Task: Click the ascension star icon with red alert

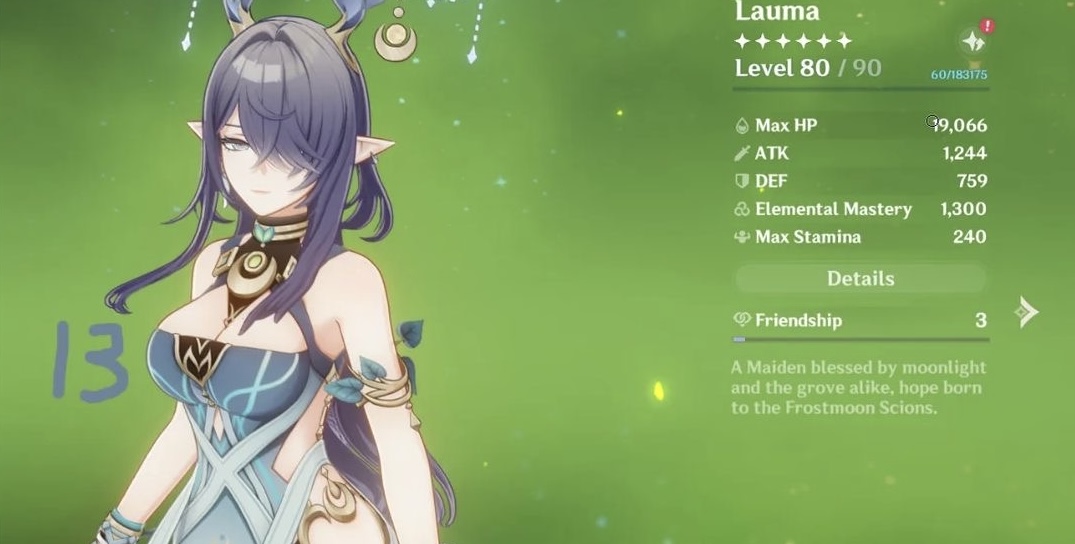Action: coord(972,41)
